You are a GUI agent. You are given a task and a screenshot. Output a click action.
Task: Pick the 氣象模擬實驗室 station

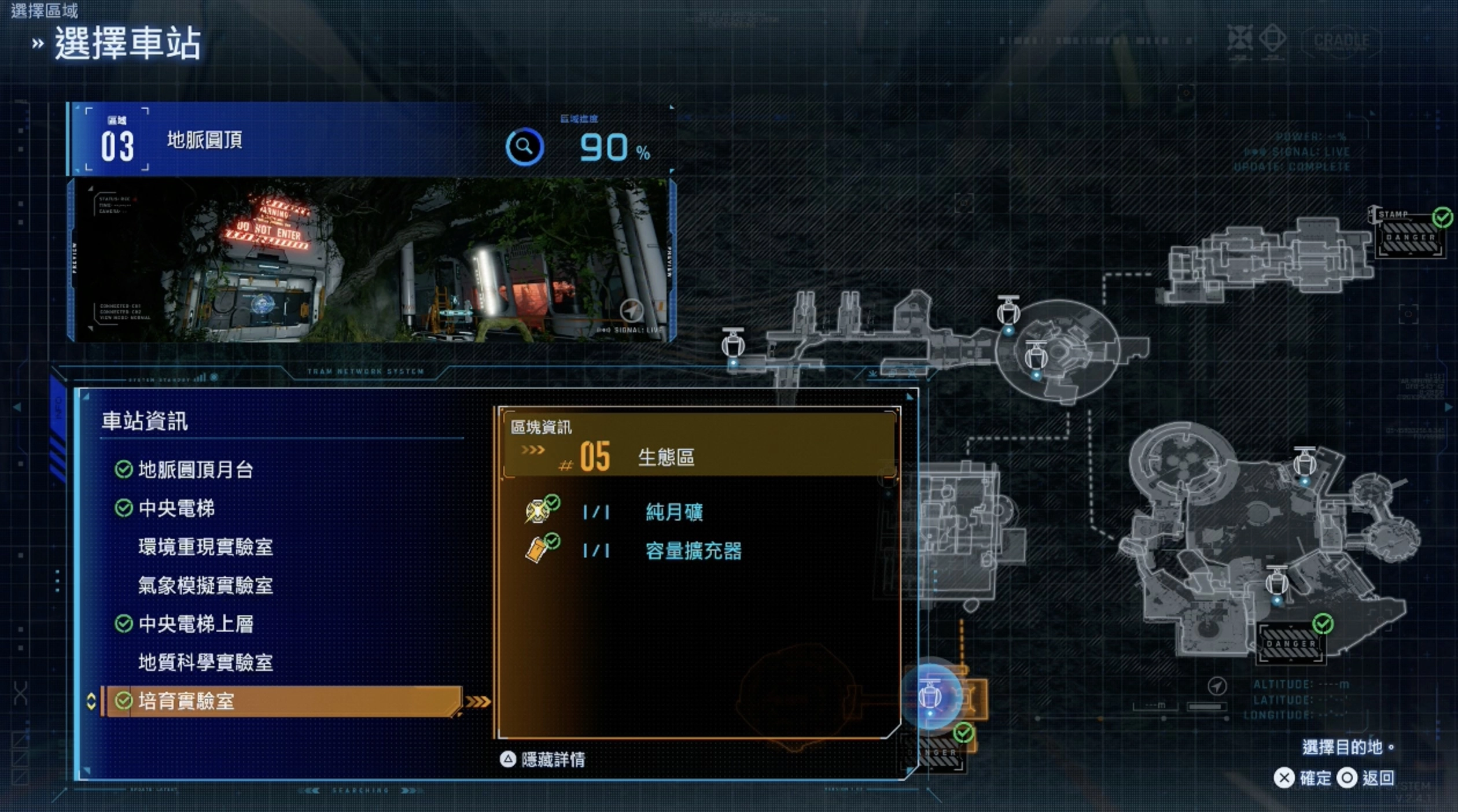205,586
